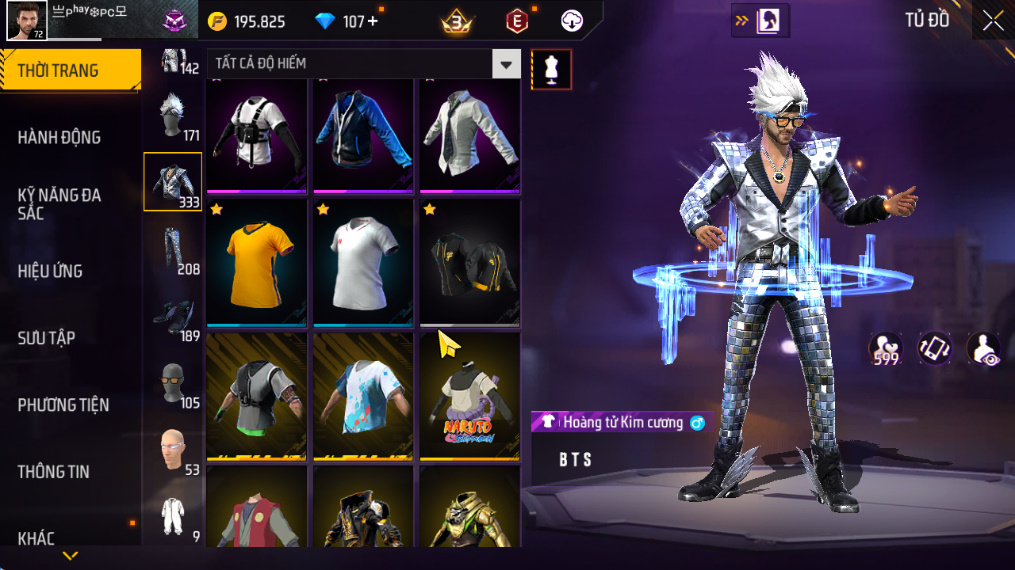Open the pants subcategory with 208 items
The width and height of the screenshot is (1015, 570).
coord(173,249)
